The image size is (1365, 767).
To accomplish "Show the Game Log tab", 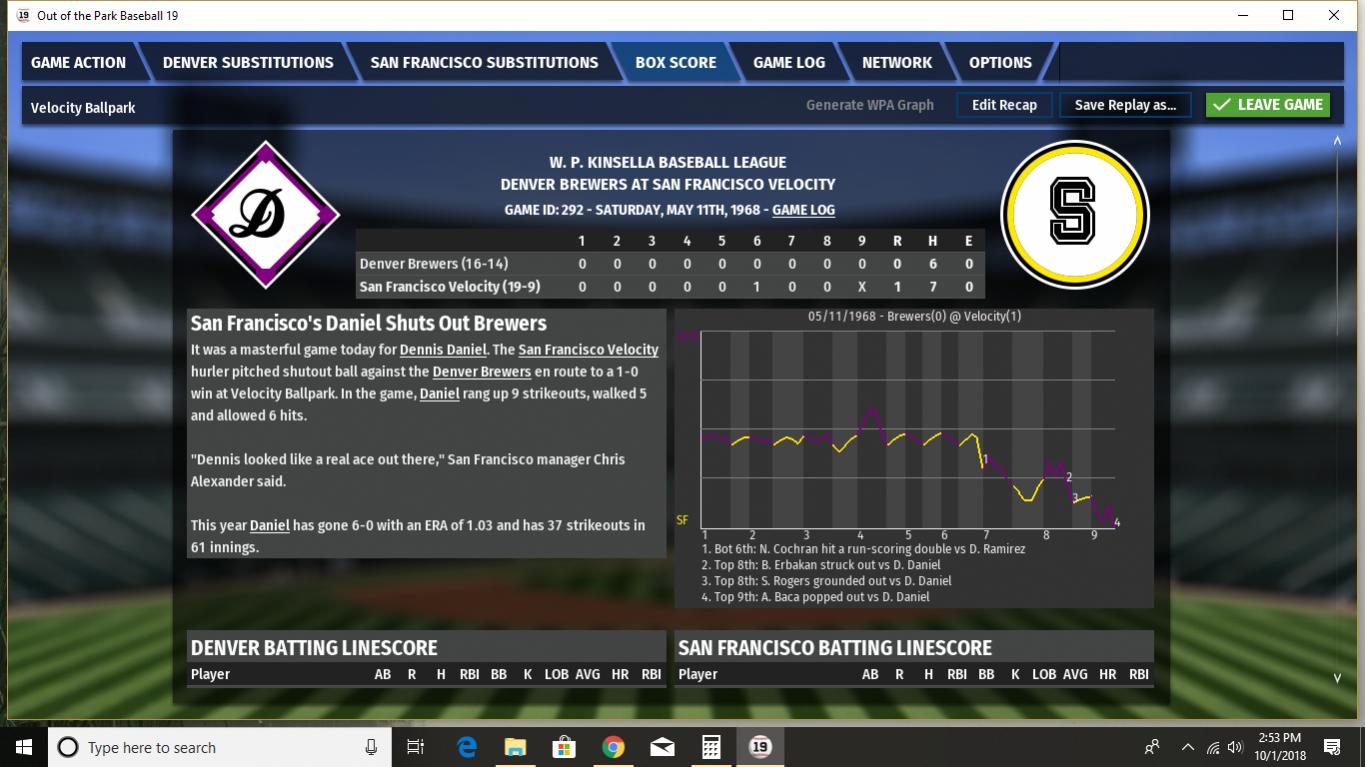I will point(789,62).
